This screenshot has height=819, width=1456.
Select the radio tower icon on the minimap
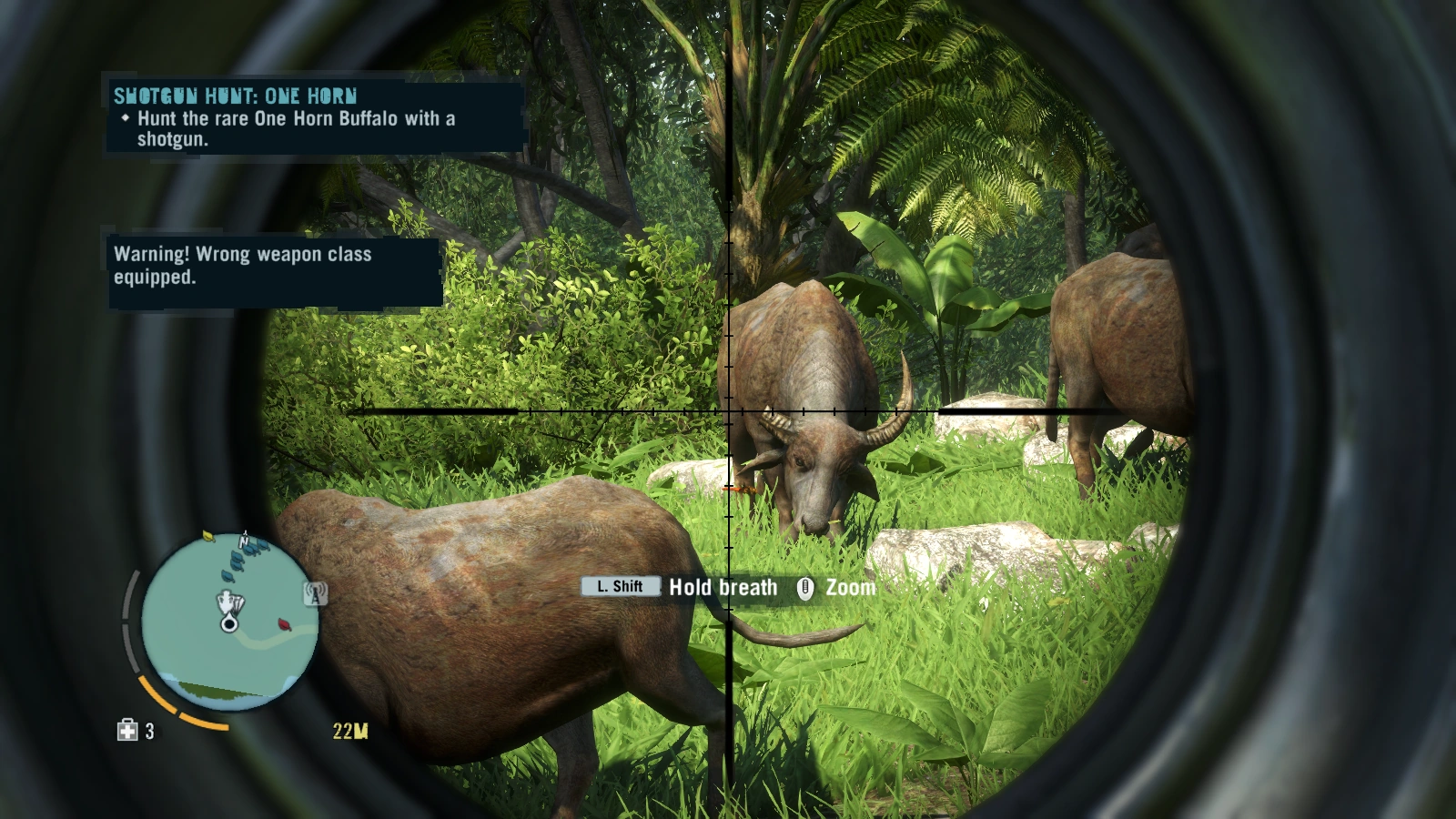314,593
